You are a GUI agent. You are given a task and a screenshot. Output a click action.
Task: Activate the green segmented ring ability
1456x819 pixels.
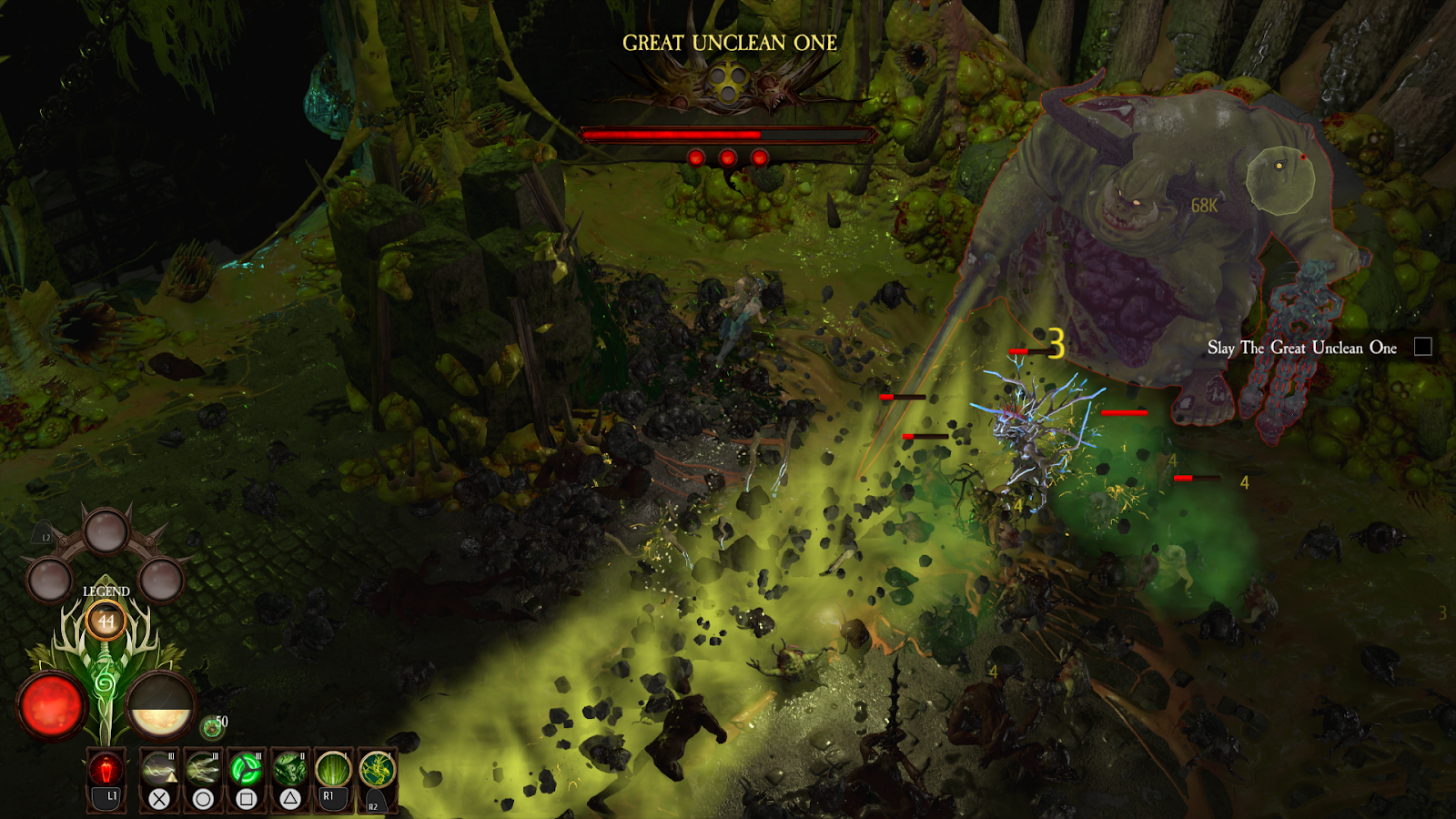click(x=246, y=770)
